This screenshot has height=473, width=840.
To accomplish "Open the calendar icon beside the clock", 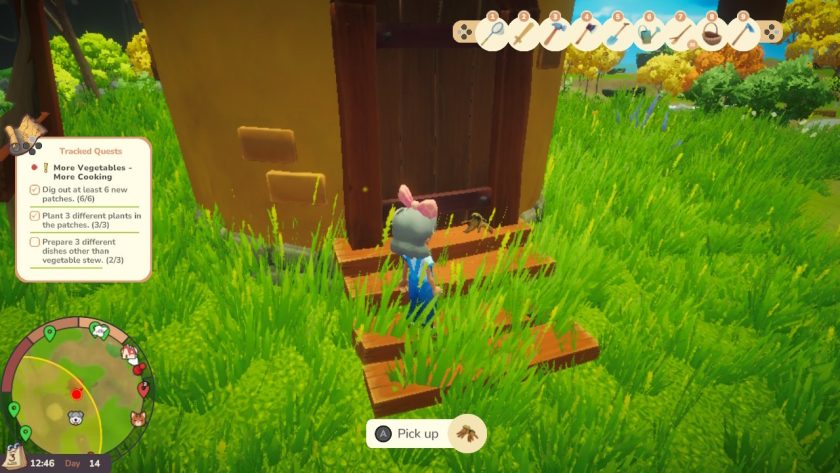I will [16, 455].
